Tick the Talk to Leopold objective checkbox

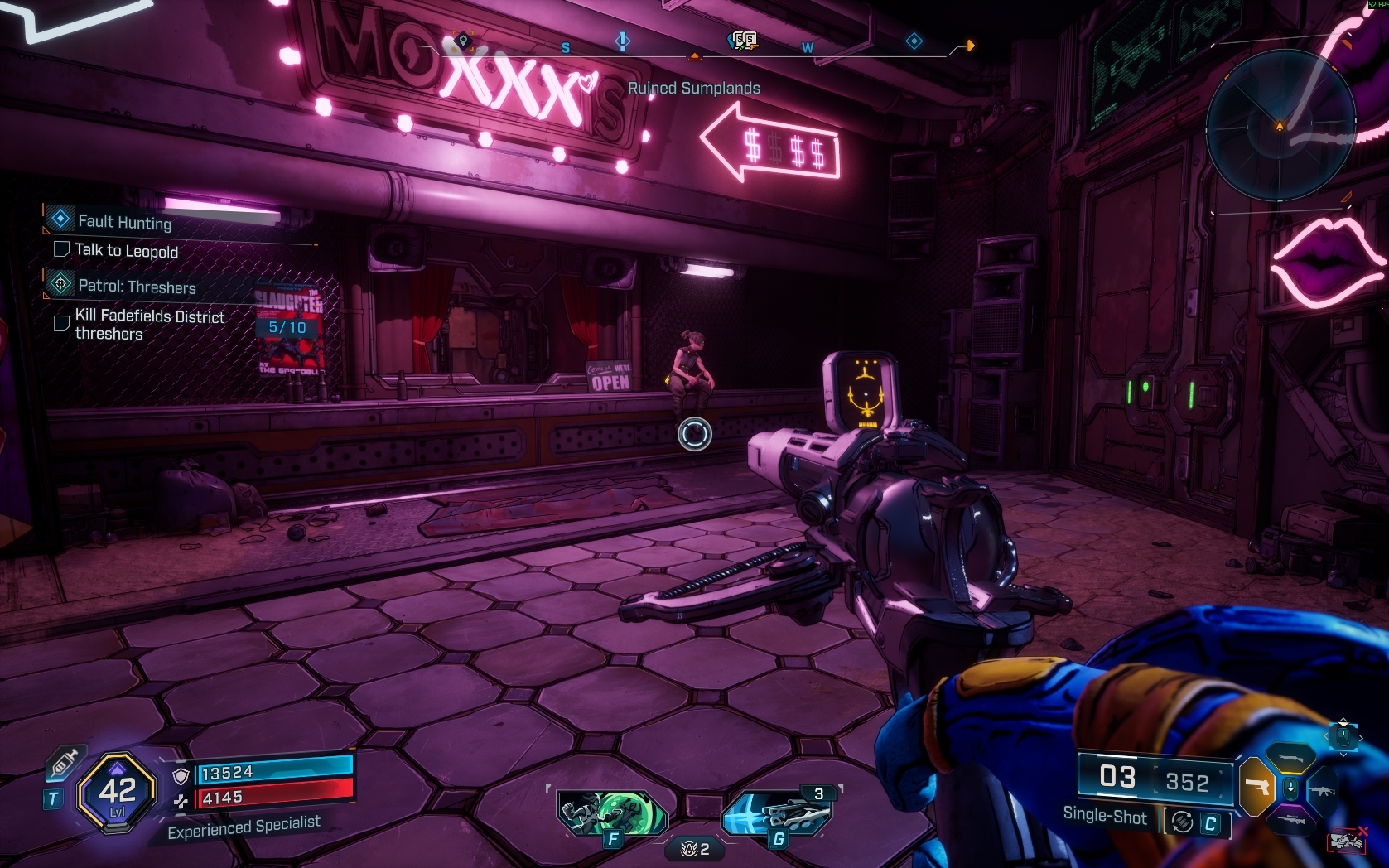(61, 249)
